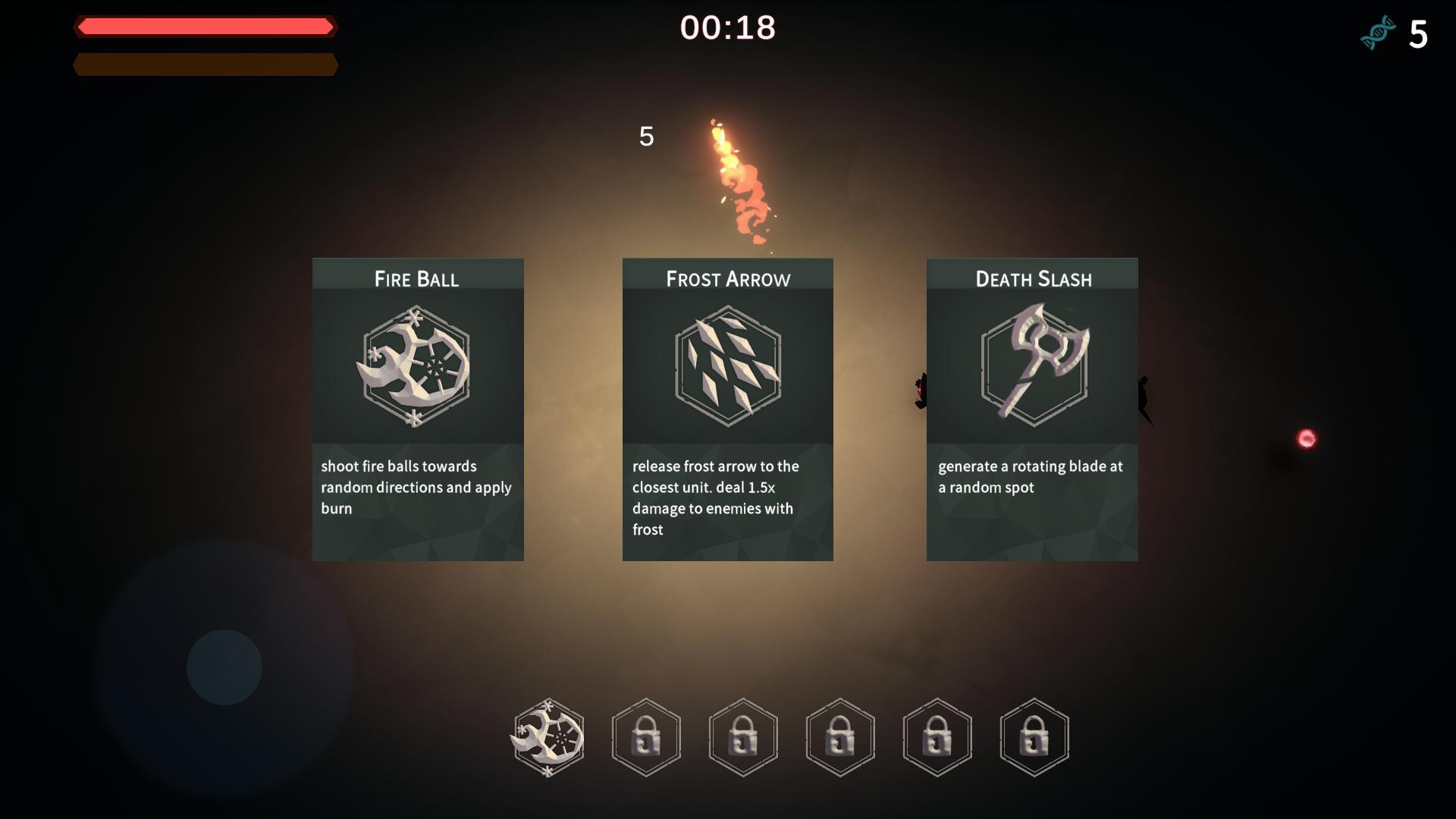Screen dimensions: 1456x819
Task: Select the Fire Ball ability icon
Action: click(417, 368)
